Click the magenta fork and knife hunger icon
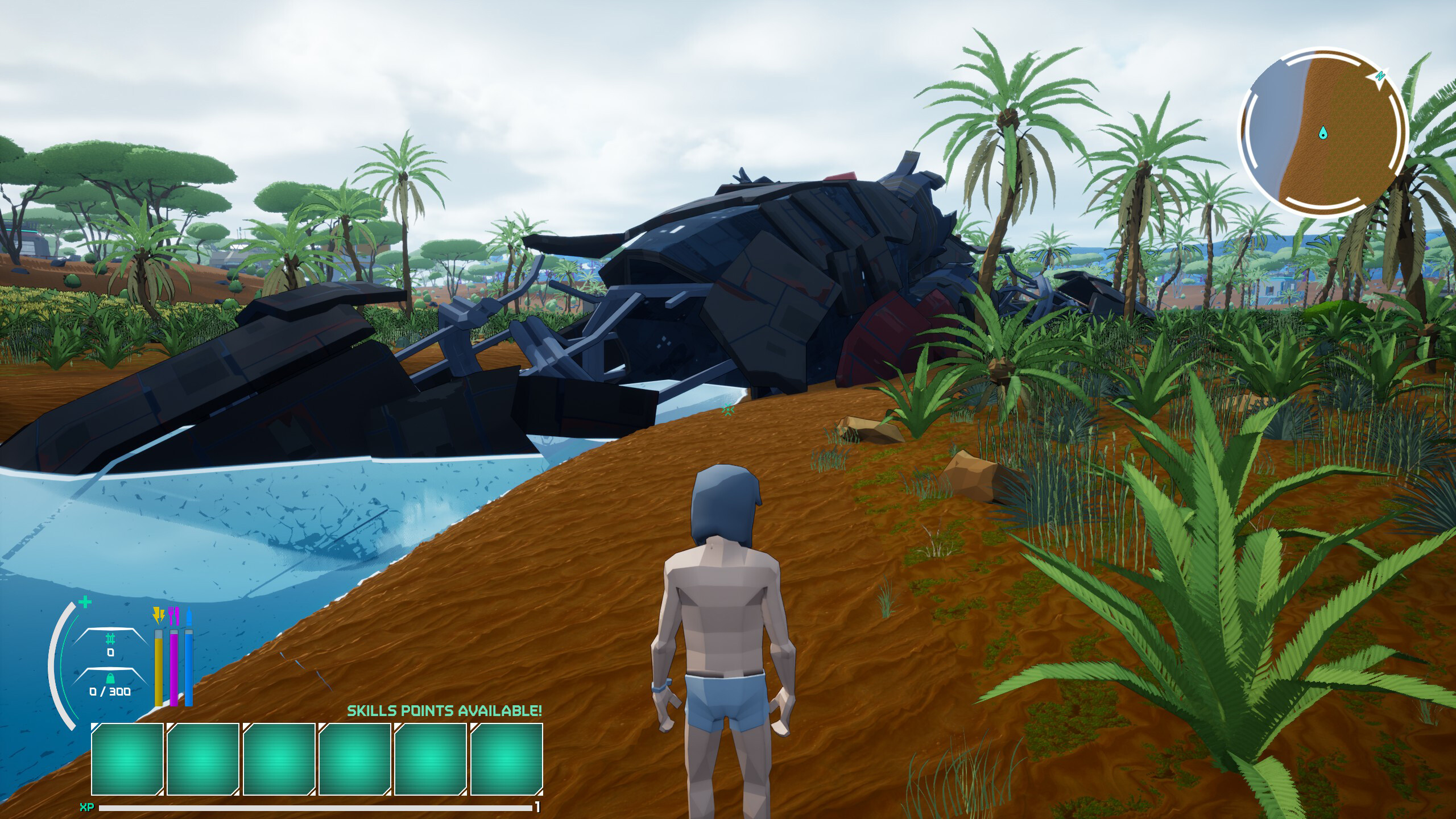1456x819 pixels. pyautogui.click(x=173, y=616)
